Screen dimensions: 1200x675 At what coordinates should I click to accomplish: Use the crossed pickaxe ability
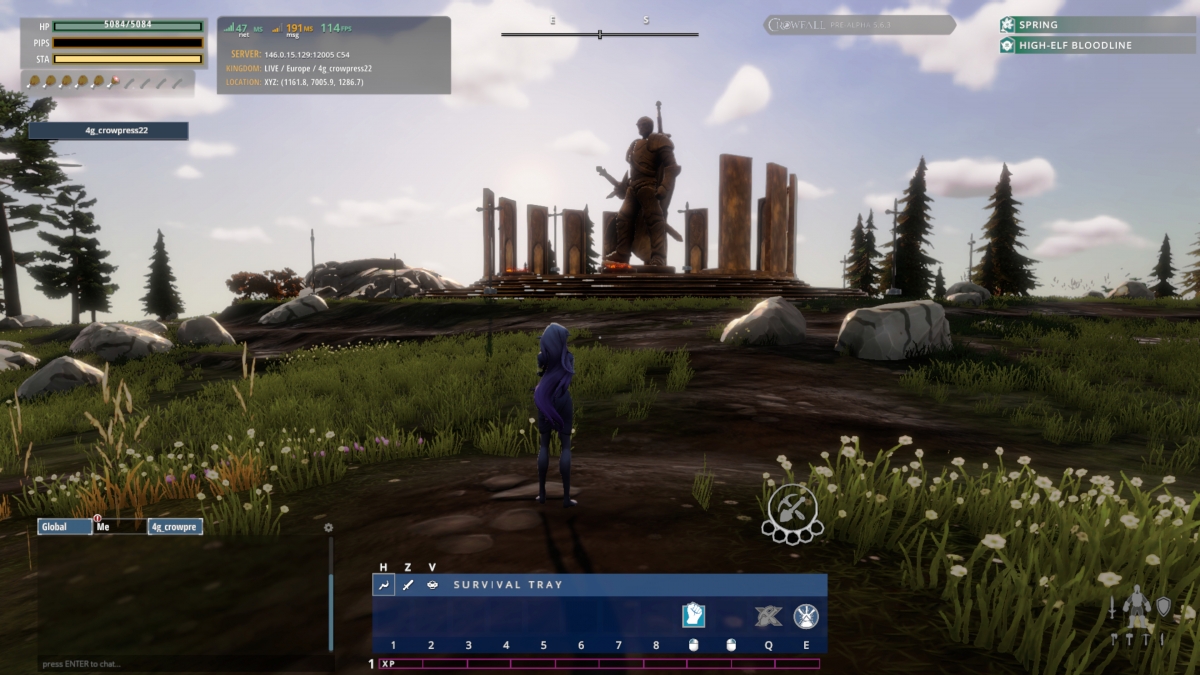(x=768, y=616)
